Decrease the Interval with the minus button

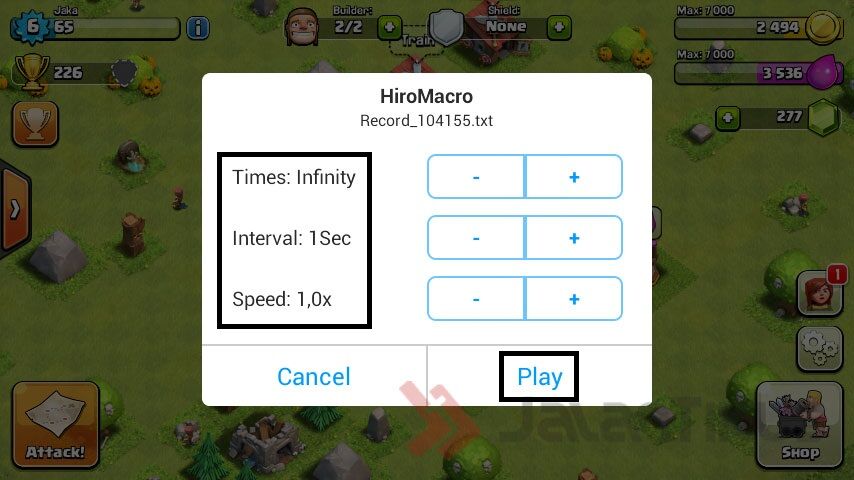(476, 238)
